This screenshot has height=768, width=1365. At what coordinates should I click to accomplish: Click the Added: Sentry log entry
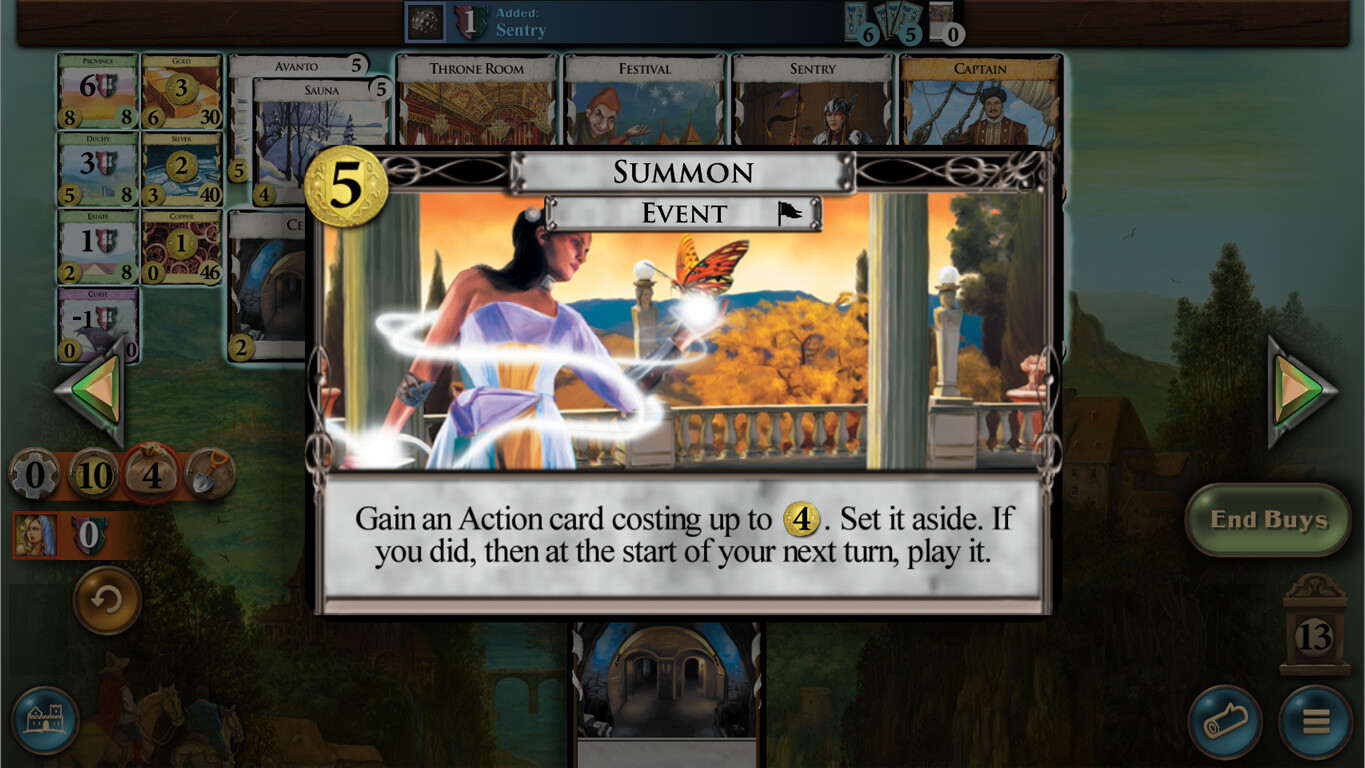pos(520,22)
